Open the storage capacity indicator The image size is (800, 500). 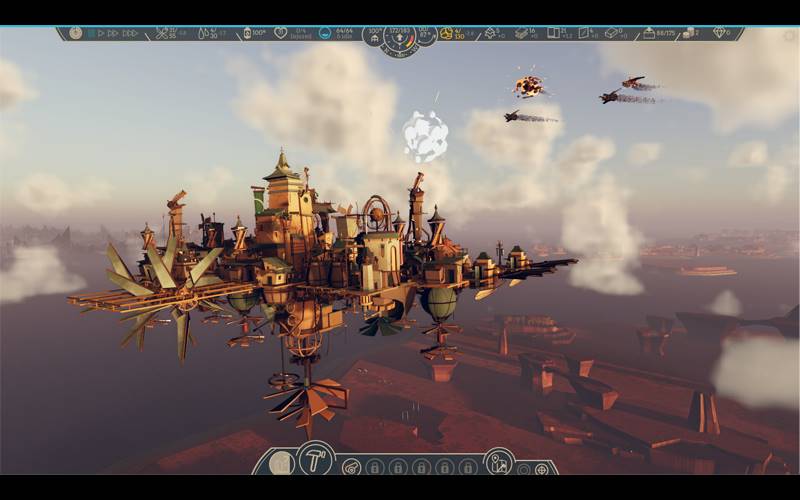pyautogui.click(x=650, y=33)
